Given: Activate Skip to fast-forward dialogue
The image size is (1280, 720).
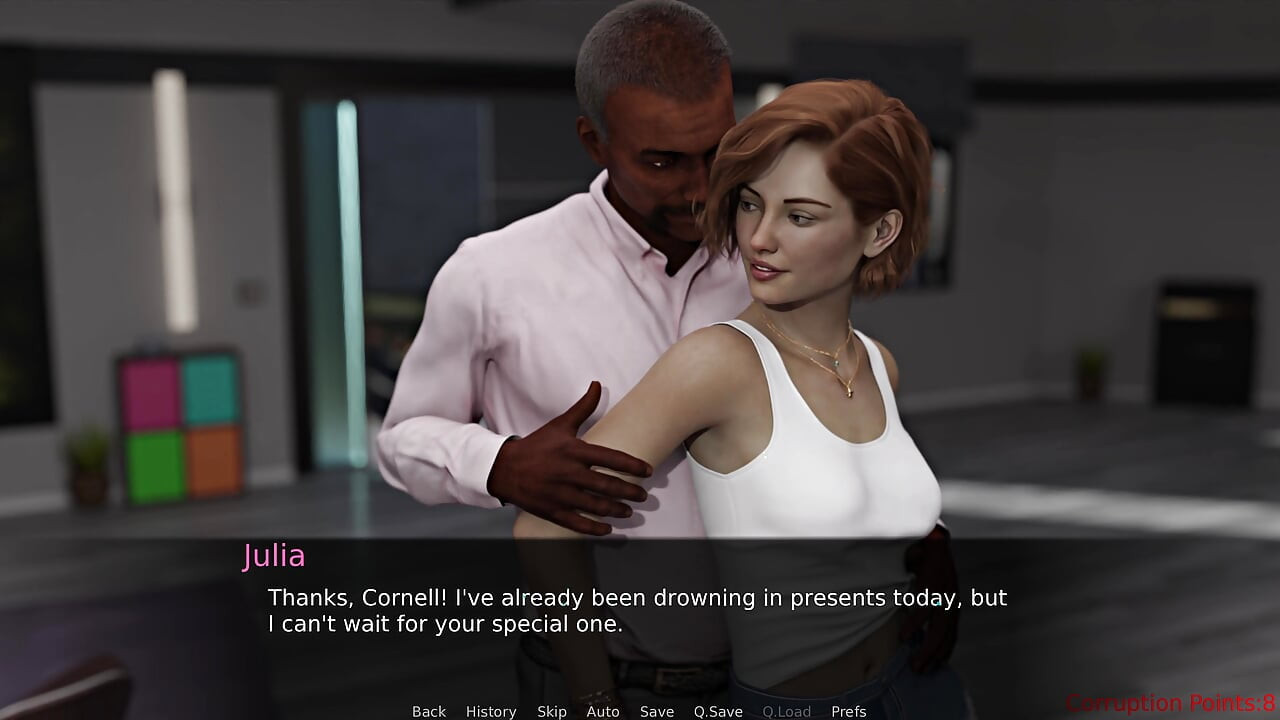Looking at the screenshot, I should pos(552,711).
